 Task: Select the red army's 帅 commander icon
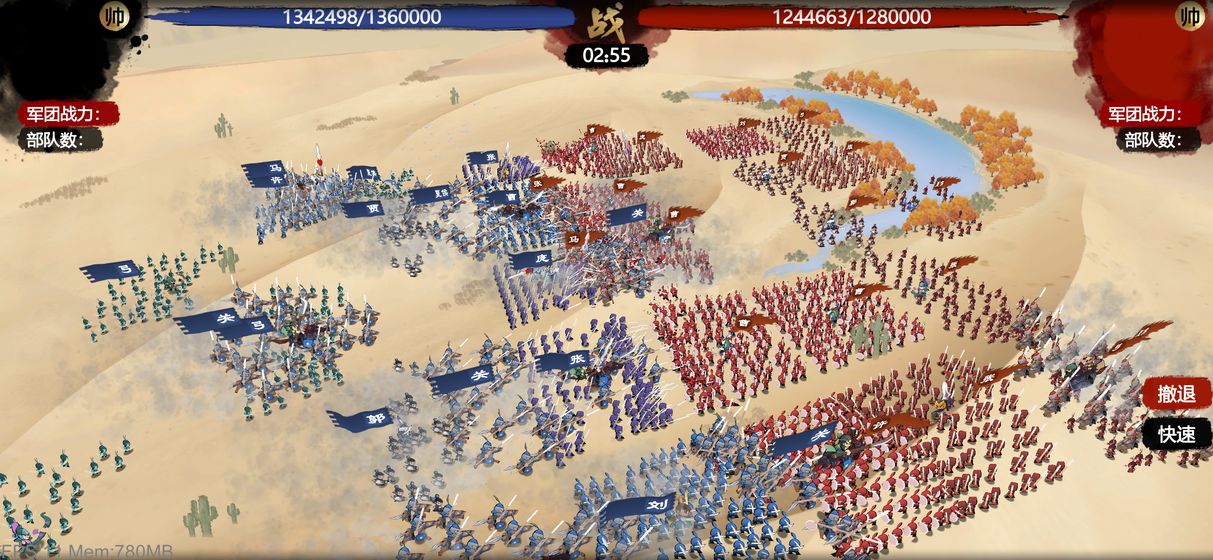pyautogui.click(x=1190, y=16)
